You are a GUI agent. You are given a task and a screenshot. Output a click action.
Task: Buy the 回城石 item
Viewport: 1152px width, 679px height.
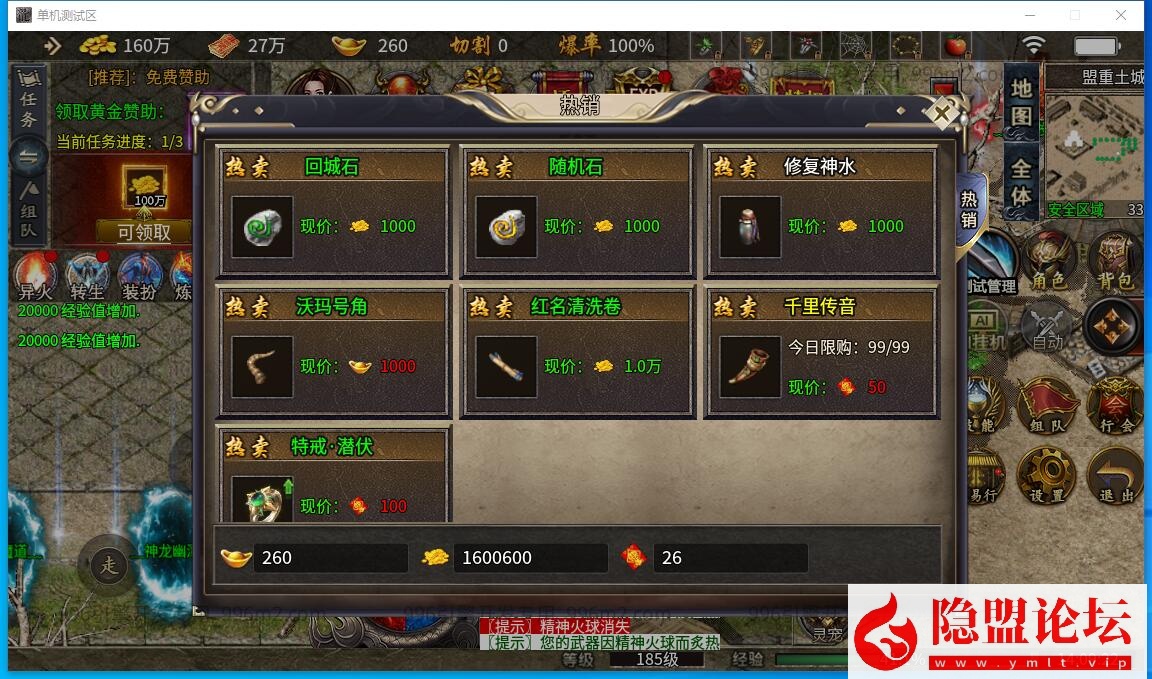coord(263,227)
